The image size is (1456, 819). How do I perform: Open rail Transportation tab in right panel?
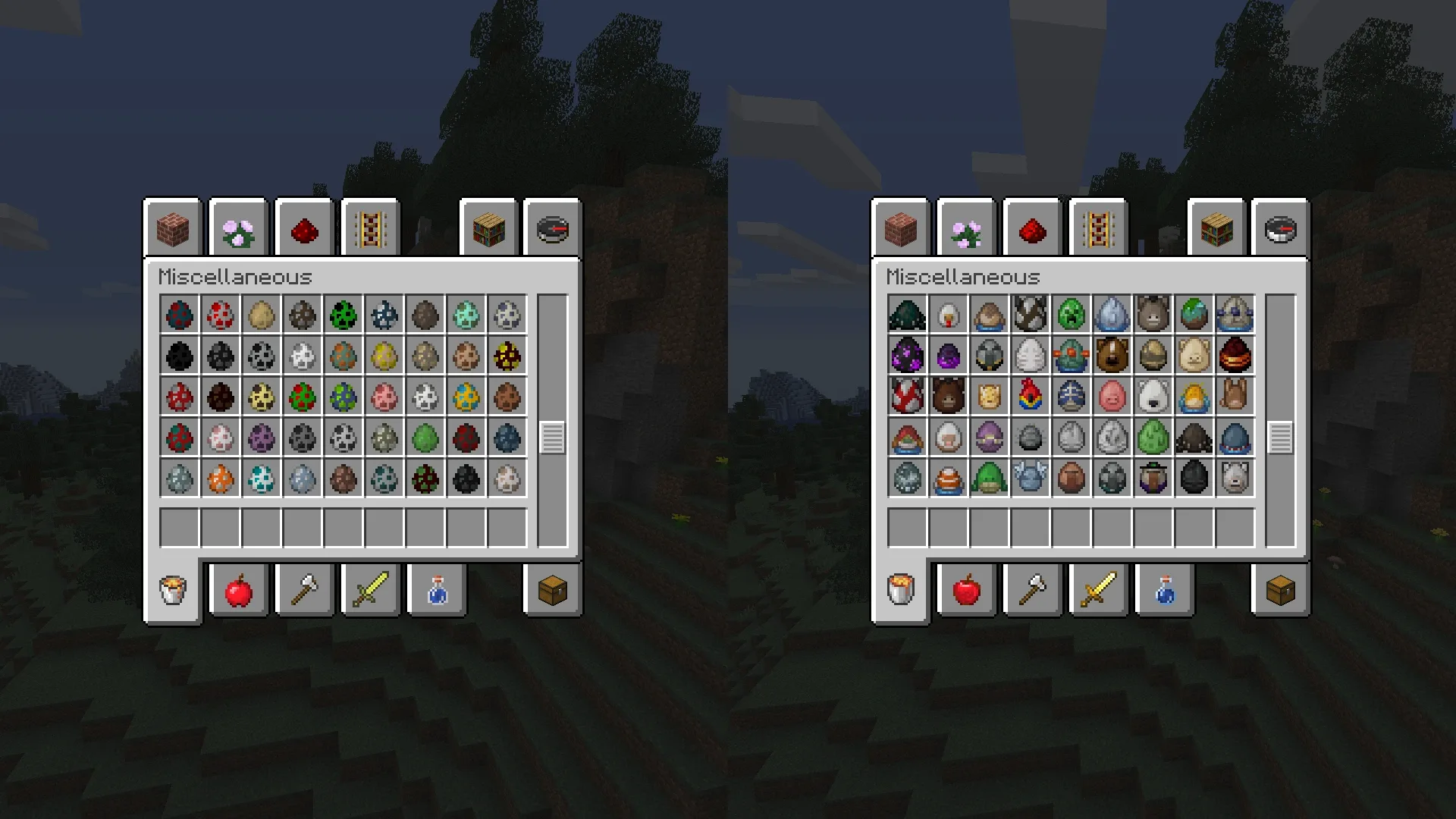(x=1099, y=230)
